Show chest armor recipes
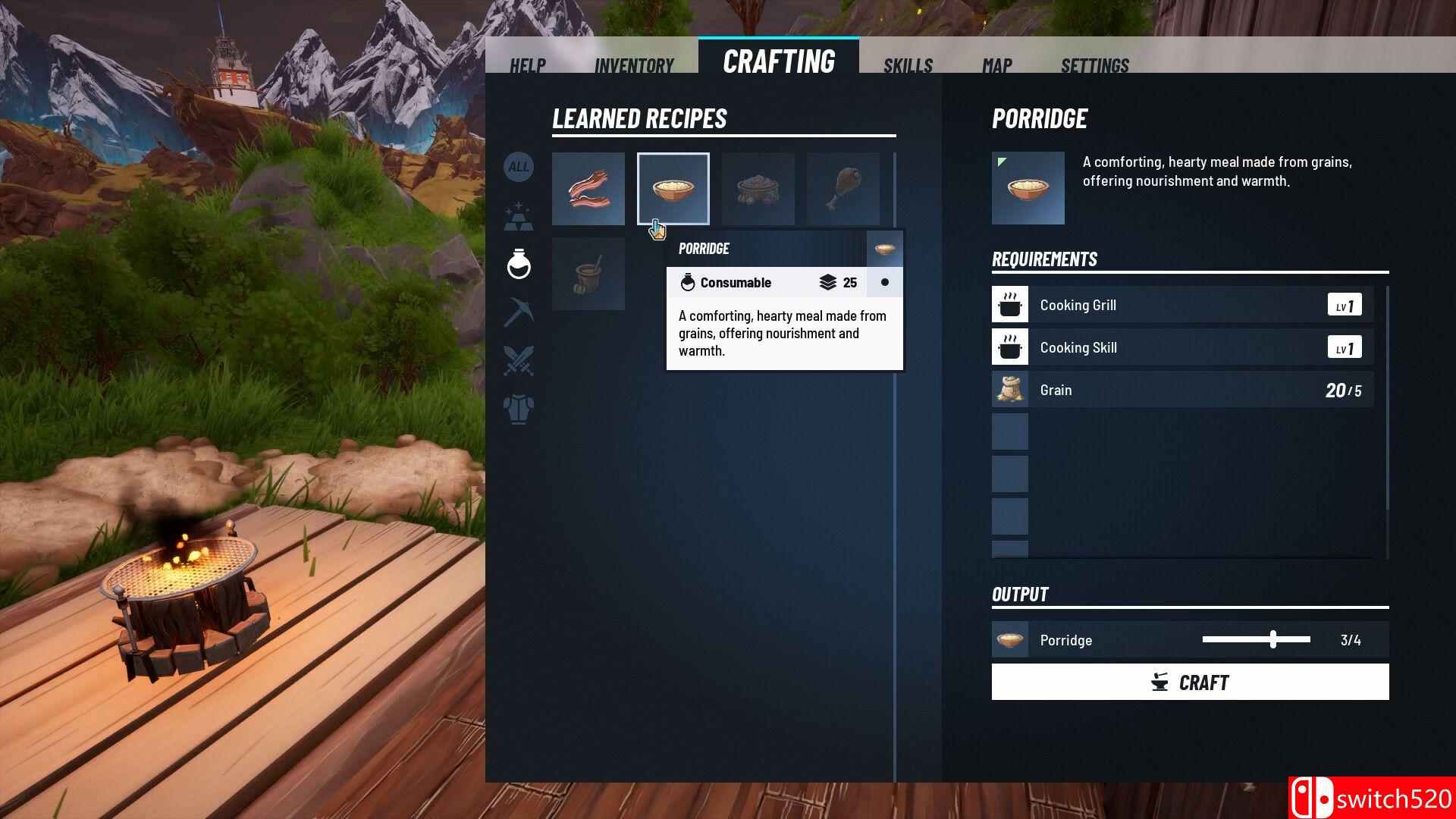Viewport: 1456px width, 819px height. coord(519,409)
